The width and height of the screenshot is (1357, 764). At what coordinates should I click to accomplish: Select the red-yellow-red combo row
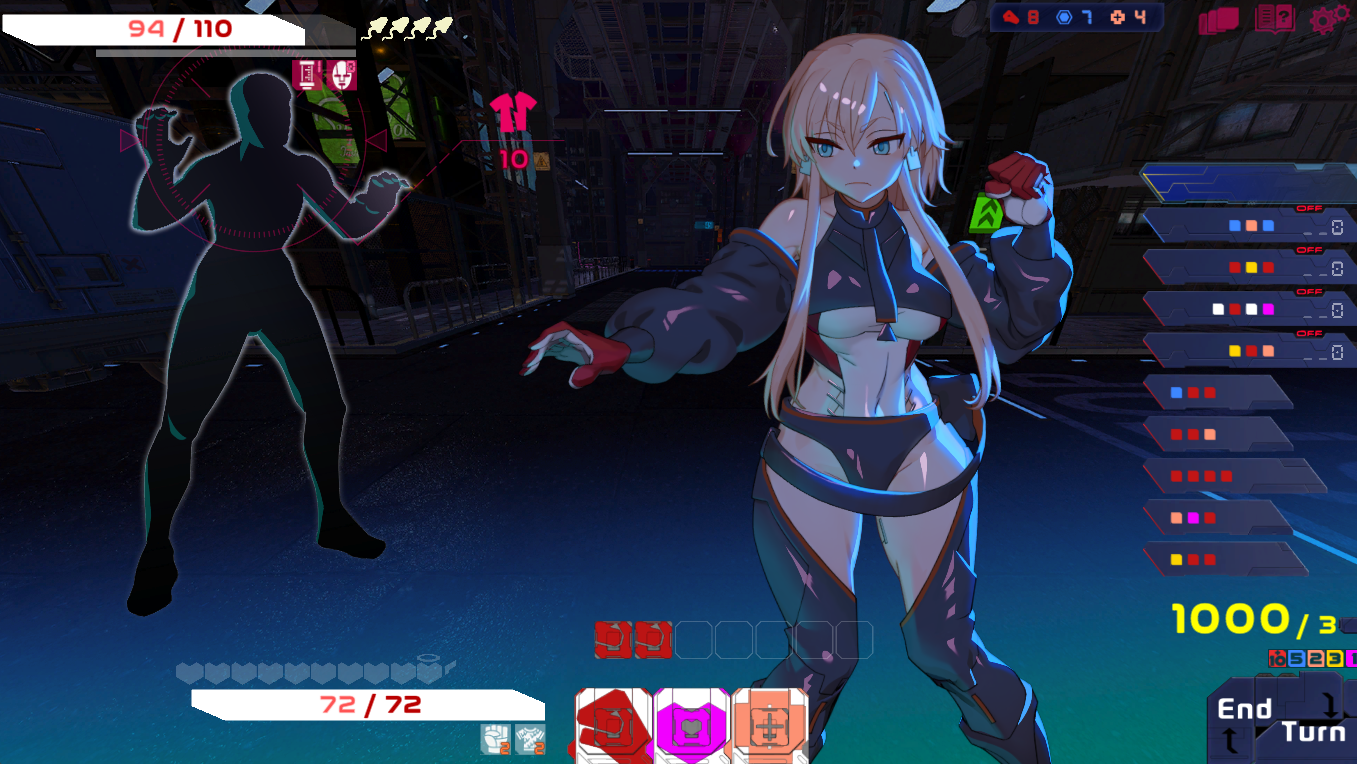pos(1250,268)
